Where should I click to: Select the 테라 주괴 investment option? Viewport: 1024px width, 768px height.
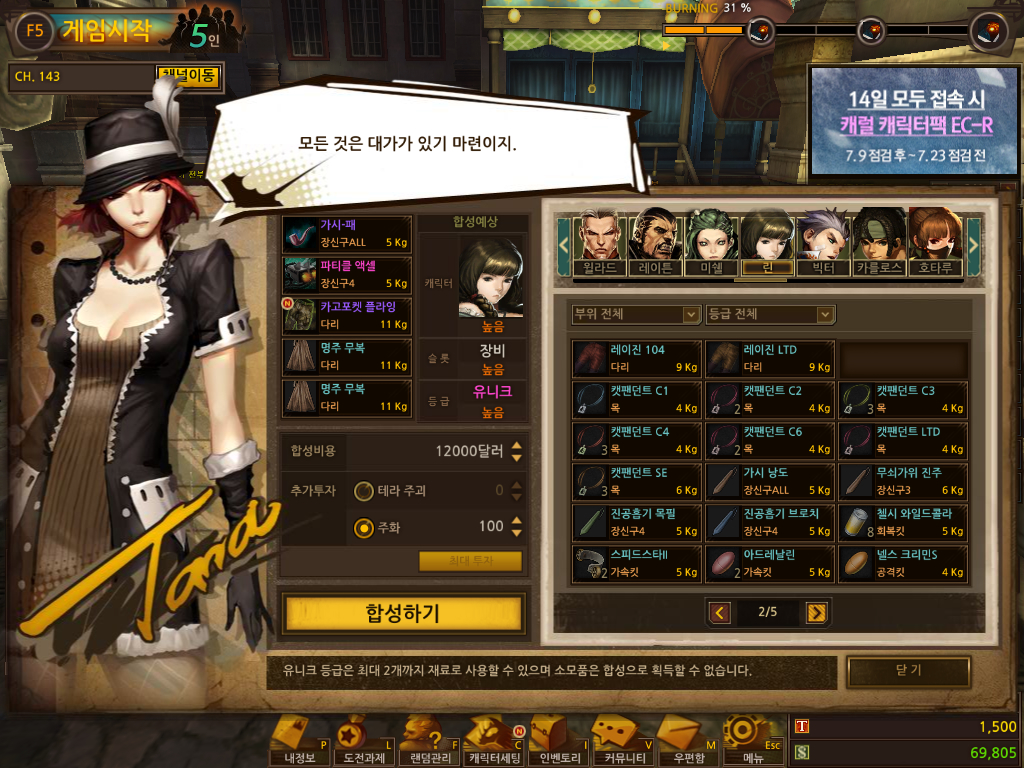coord(365,491)
